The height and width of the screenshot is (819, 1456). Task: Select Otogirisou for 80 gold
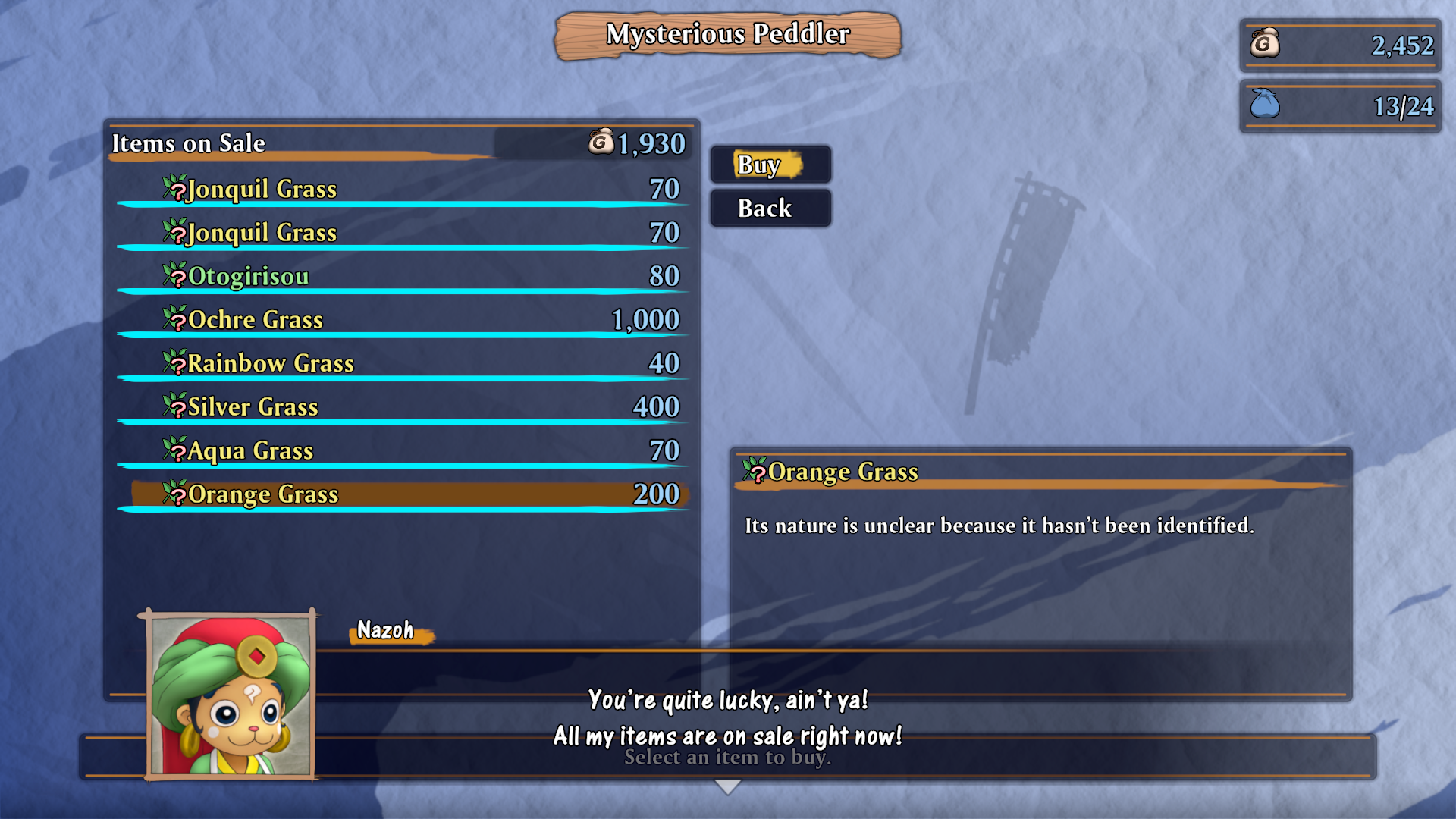click(402, 276)
